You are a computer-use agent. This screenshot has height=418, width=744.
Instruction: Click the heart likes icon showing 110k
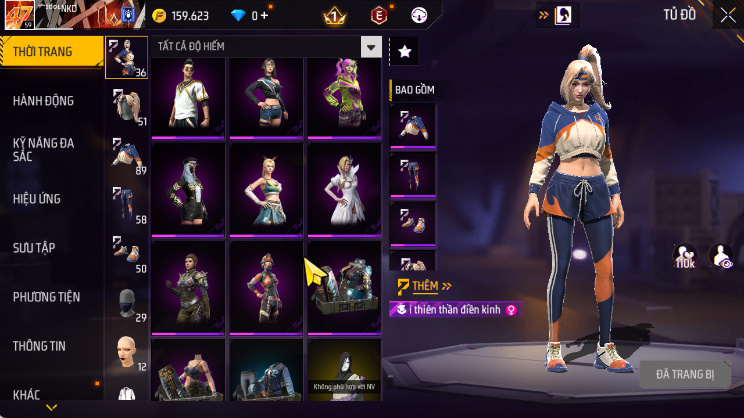685,257
